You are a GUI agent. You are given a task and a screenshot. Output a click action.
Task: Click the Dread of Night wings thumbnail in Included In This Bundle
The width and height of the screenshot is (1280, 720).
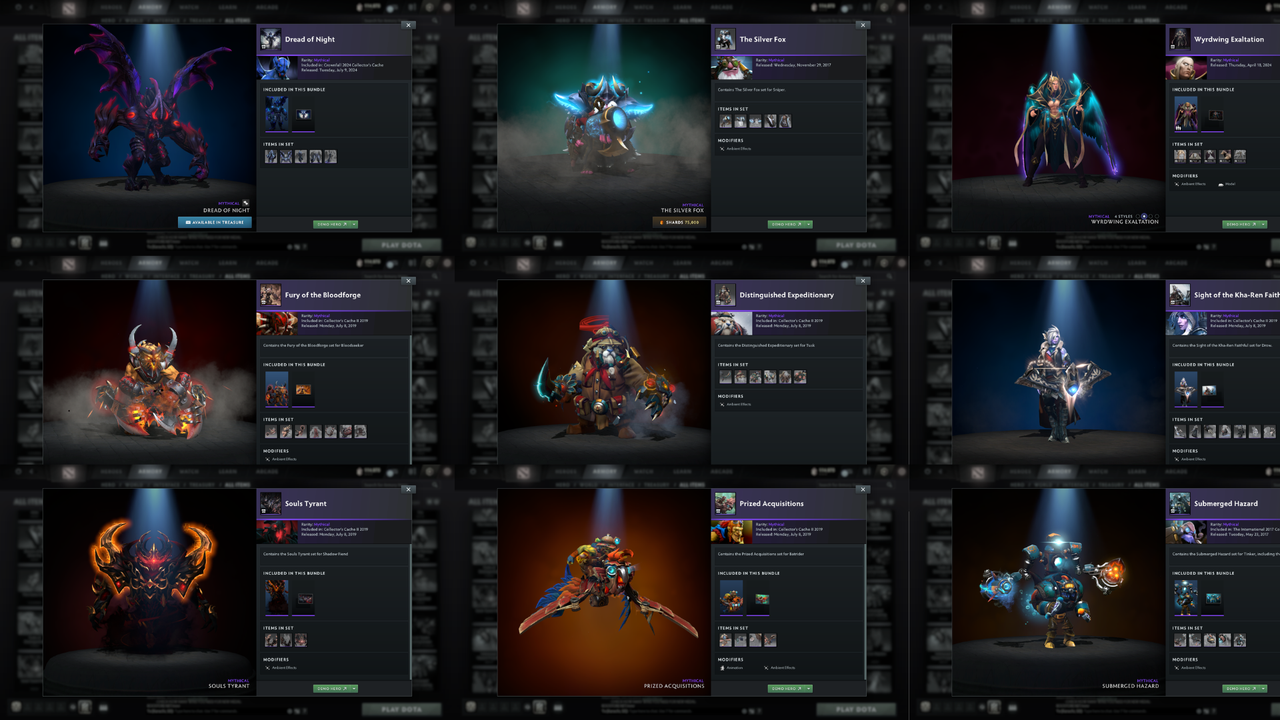pyautogui.click(x=302, y=114)
